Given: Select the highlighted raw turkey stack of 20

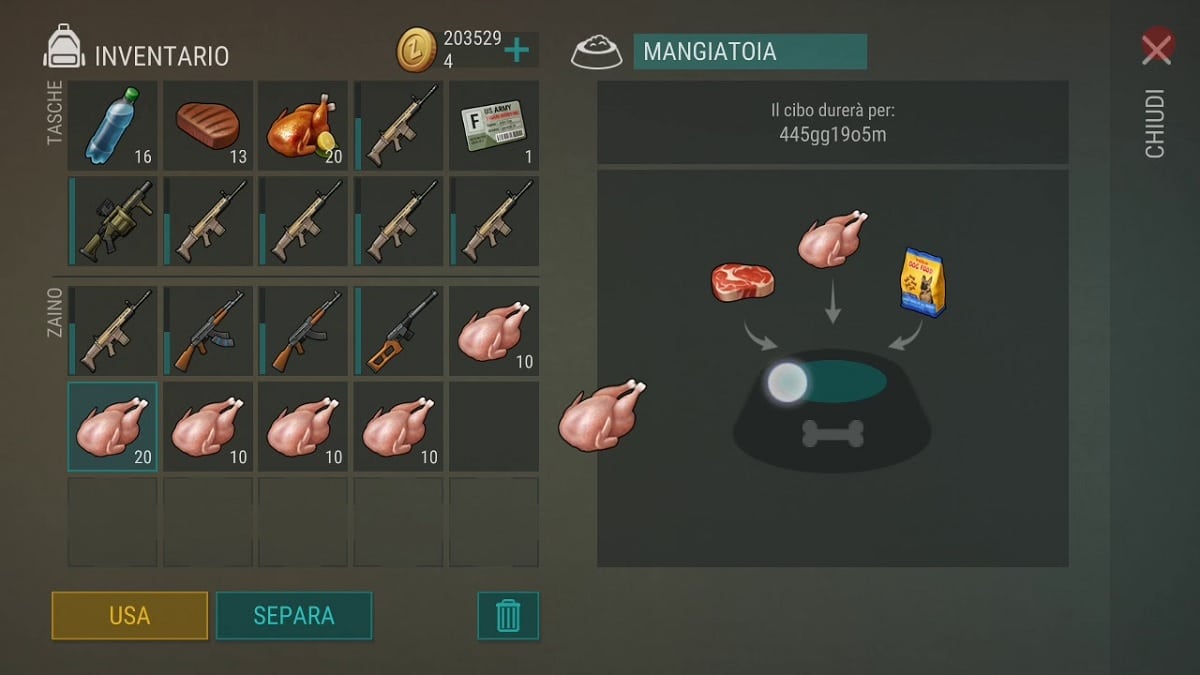Looking at the screenshot, I should (112, 427).
